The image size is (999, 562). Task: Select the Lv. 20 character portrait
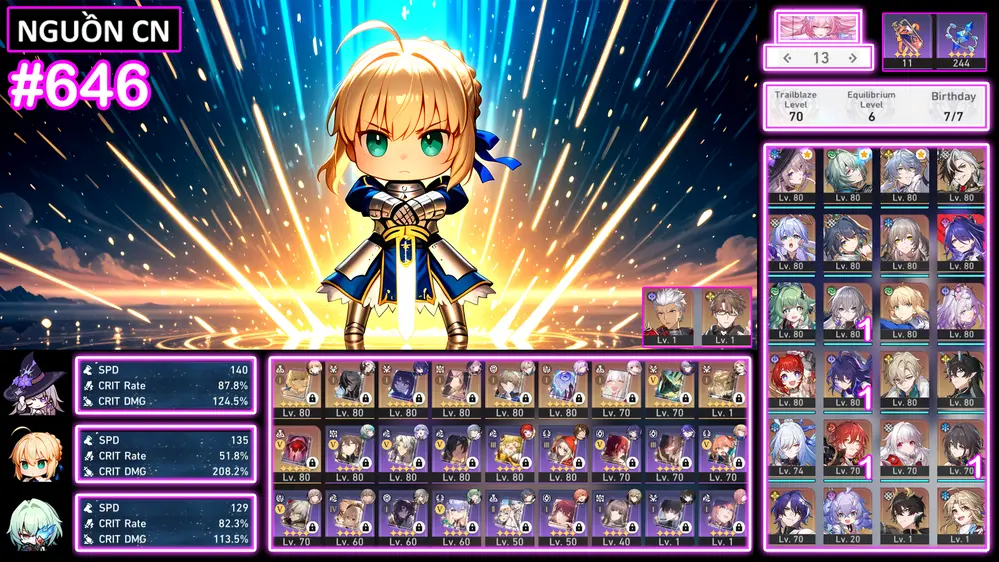[x=848, y=516]
